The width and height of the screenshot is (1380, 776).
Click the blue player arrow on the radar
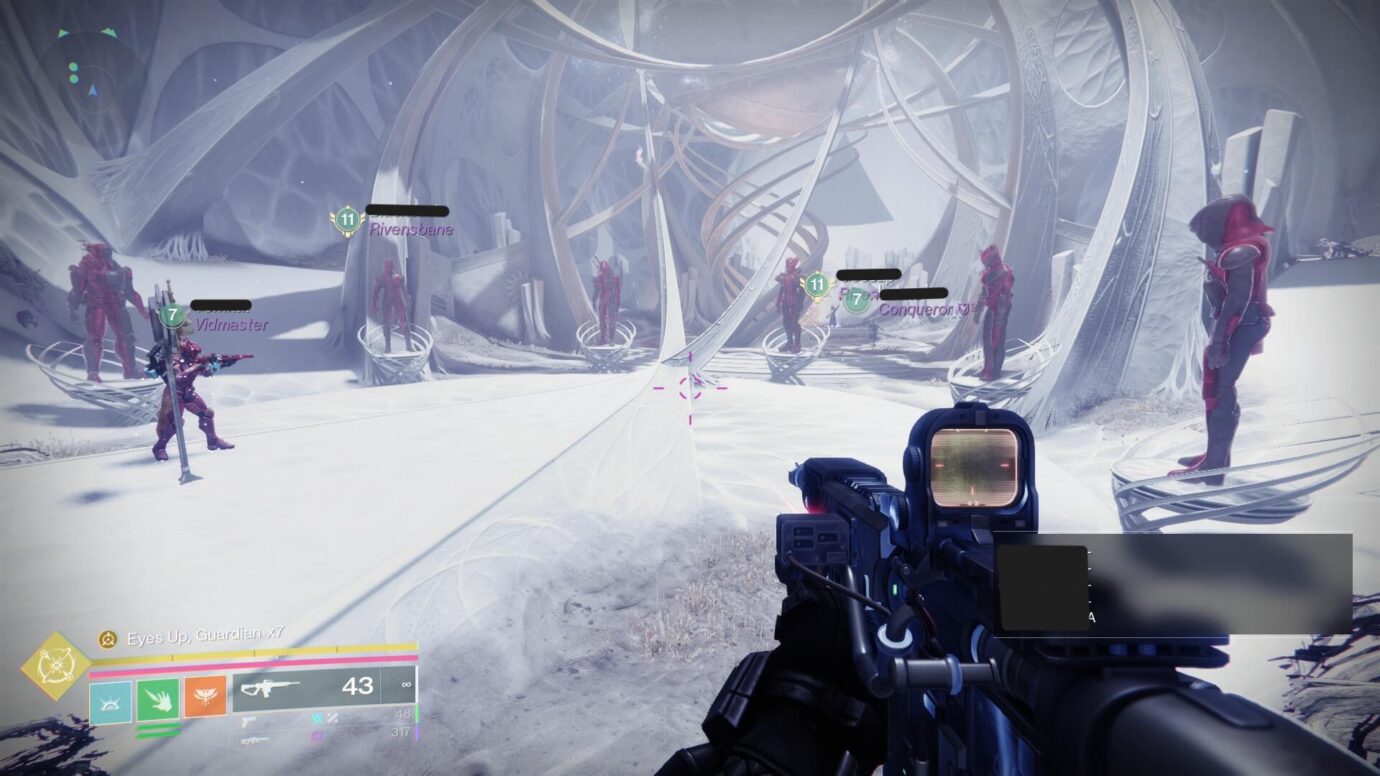(x=93, y=91)
